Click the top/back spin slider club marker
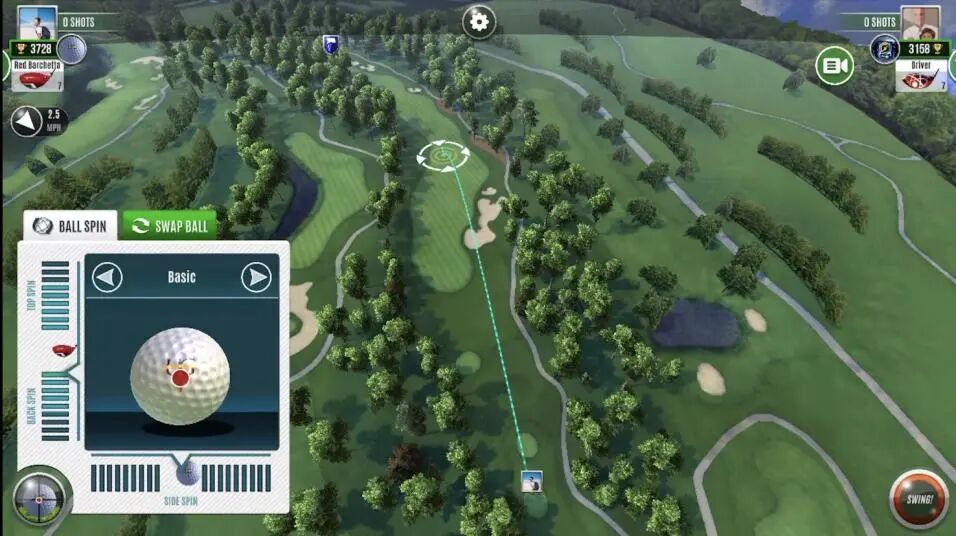The width and height of the screenshot is (956, 536). [x=62, y=350]
